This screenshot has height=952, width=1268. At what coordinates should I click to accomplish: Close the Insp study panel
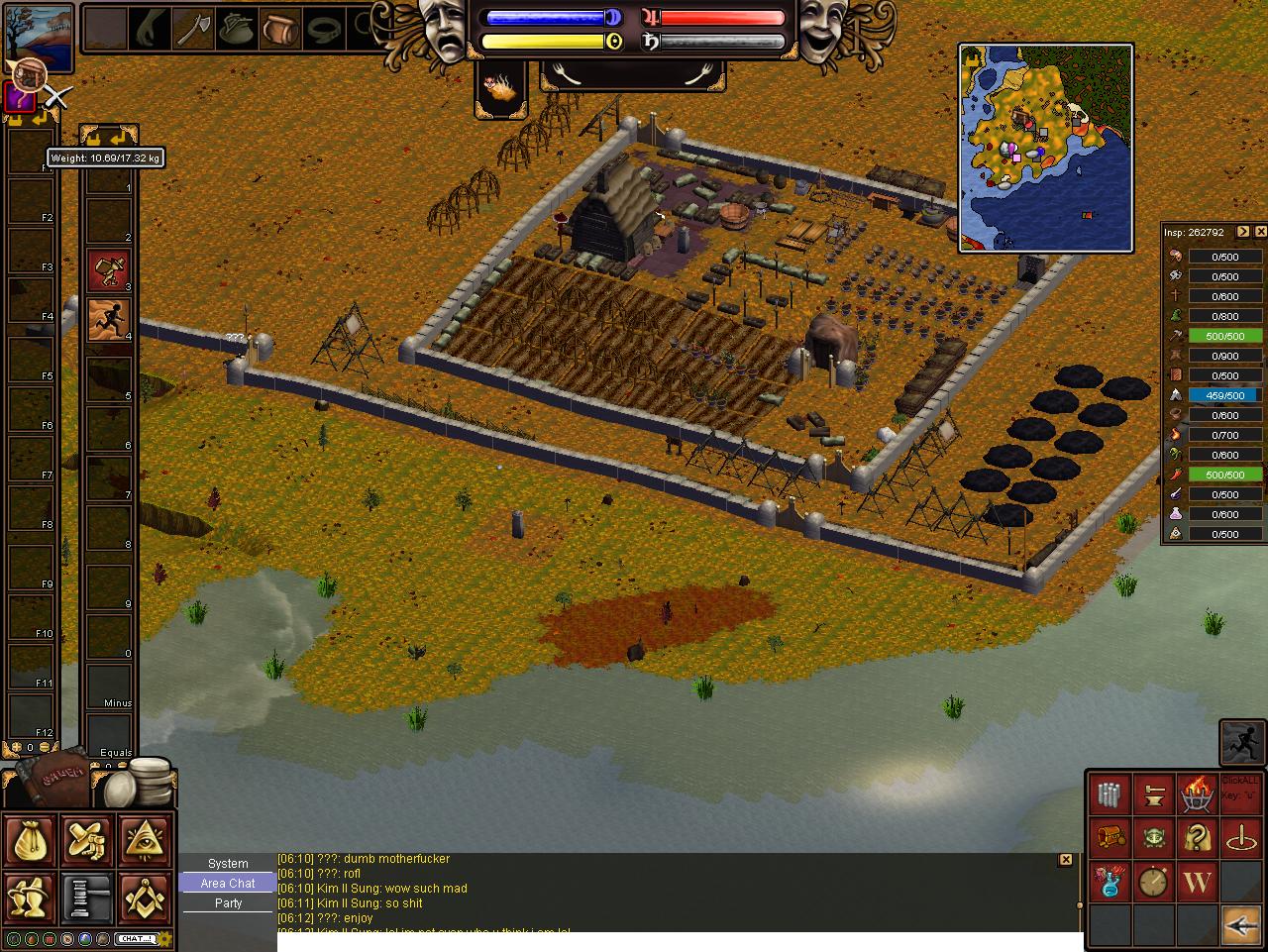point(1260,232)
